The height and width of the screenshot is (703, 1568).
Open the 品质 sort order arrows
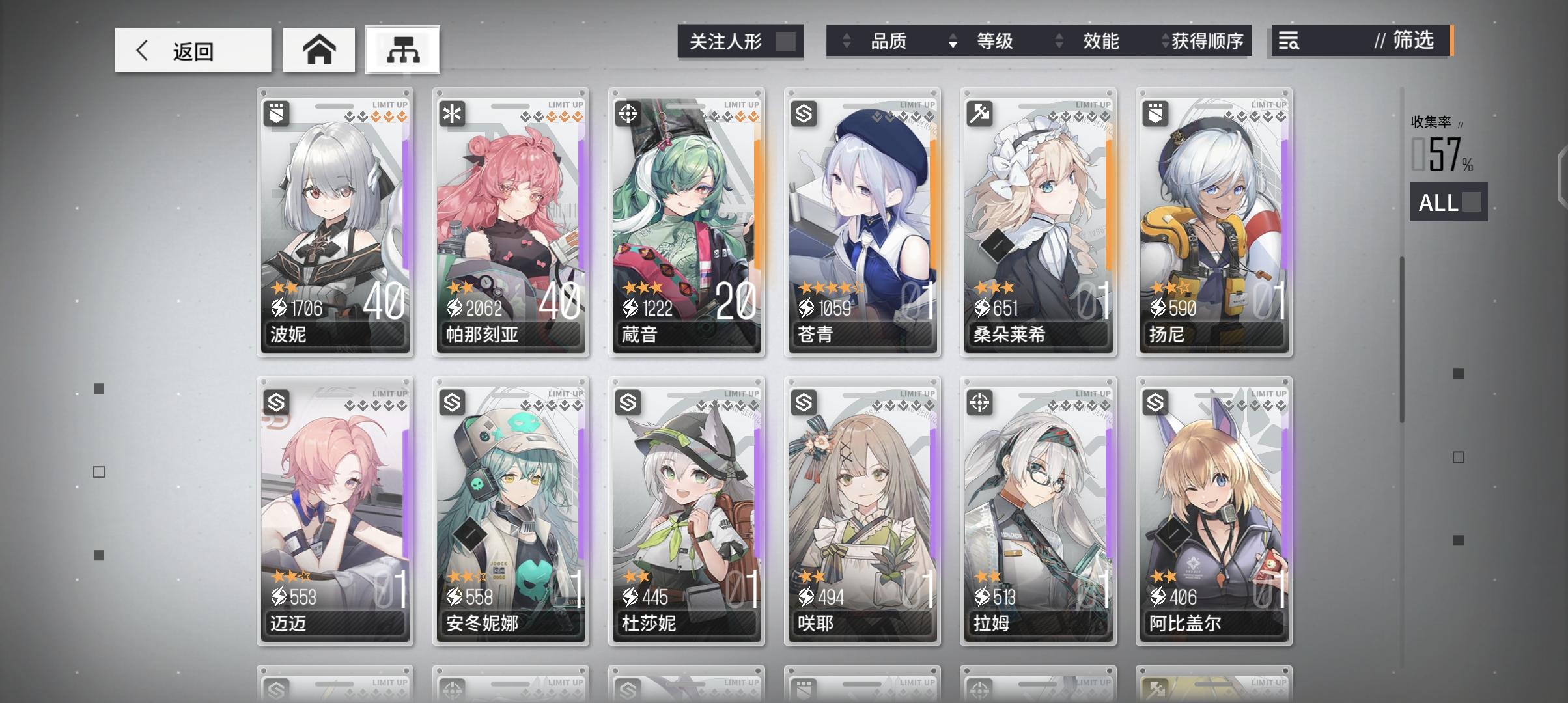pos(848,41)
